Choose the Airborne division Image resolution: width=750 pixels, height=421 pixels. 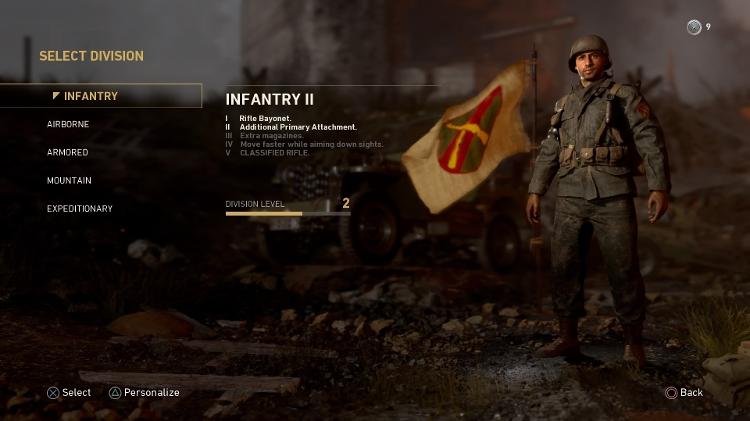click(x=68, y=124)
